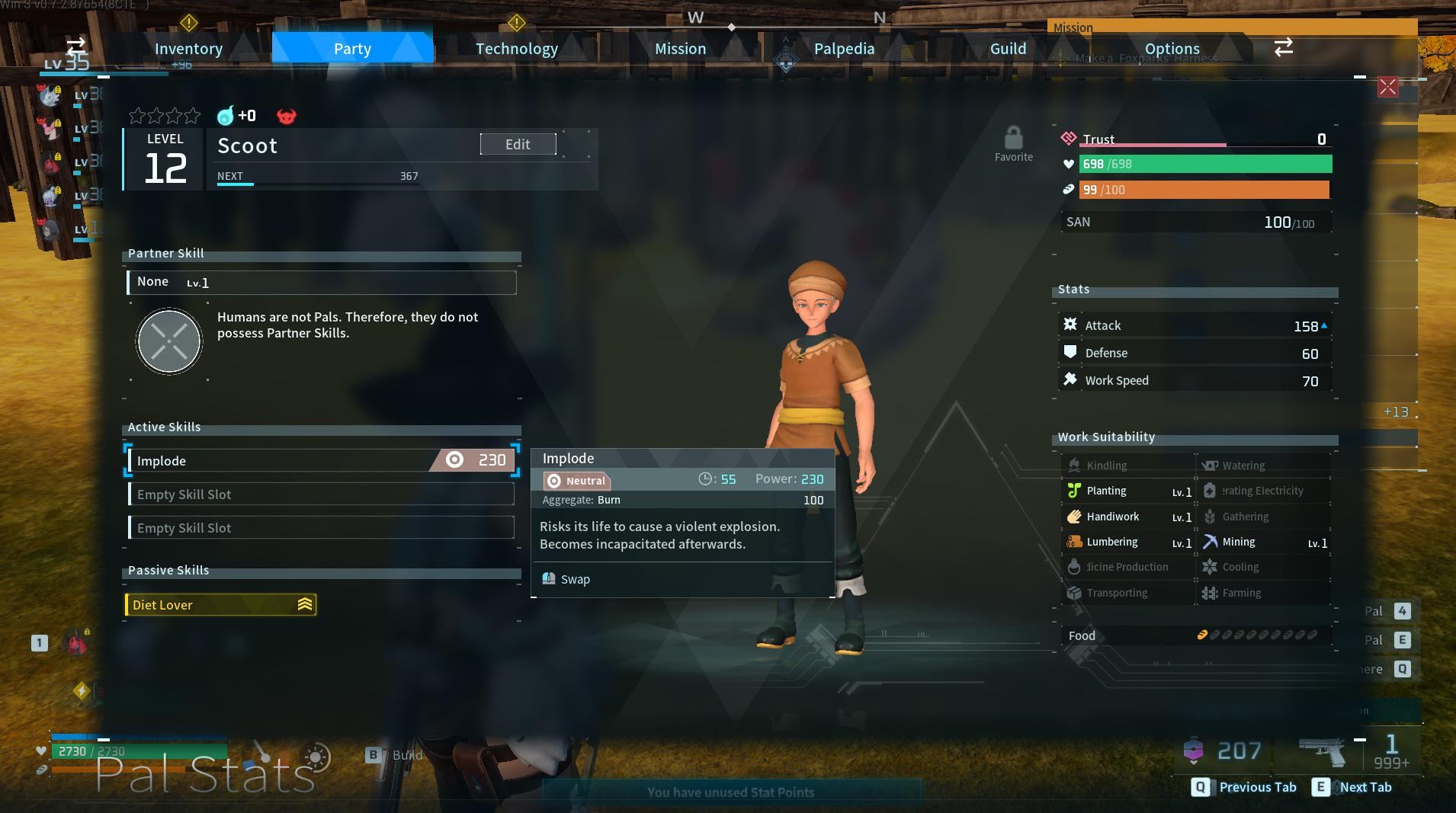
Task: Click the Diet Lover passive skill
Action: (220, 604)
